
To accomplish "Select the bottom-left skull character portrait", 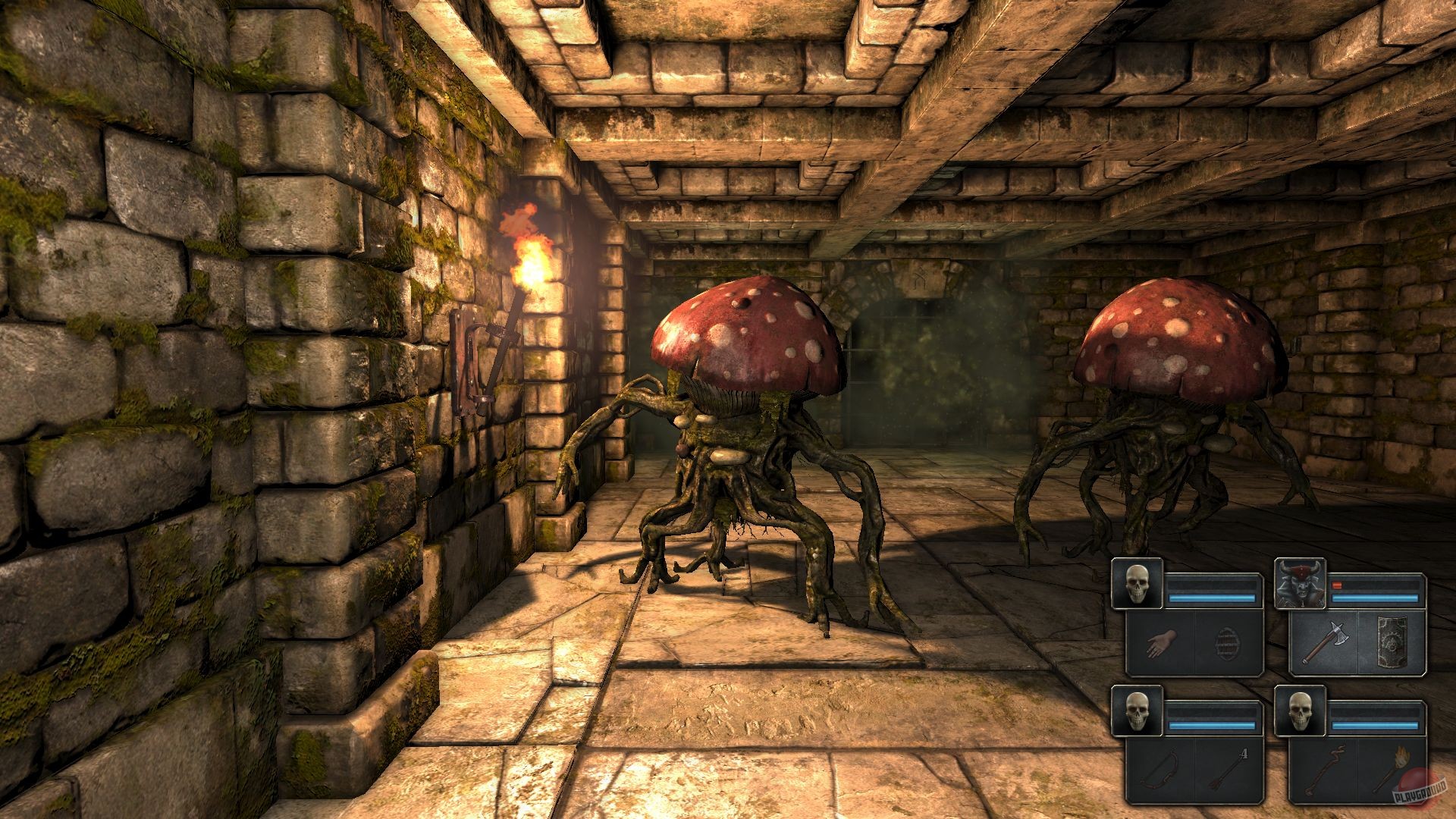I will pos(1137,711).
